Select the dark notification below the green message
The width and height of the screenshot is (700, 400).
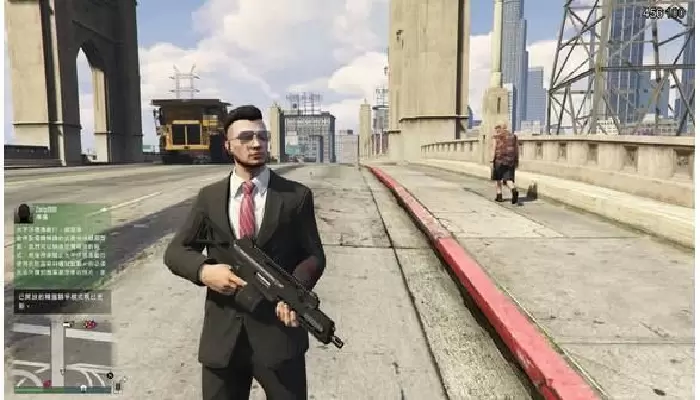tap(62, 301)
